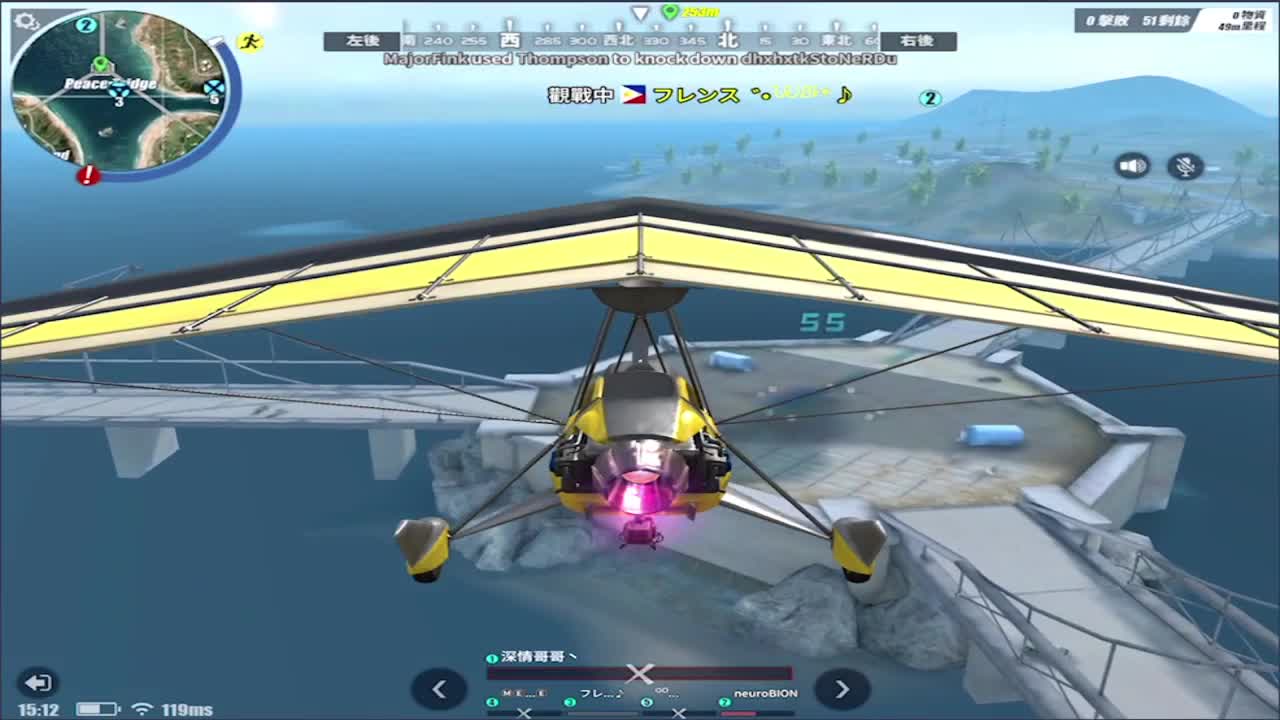Screen dimensions: 1280x720
Task: Tap the green location pin on minimap
Action: (100, 64)
